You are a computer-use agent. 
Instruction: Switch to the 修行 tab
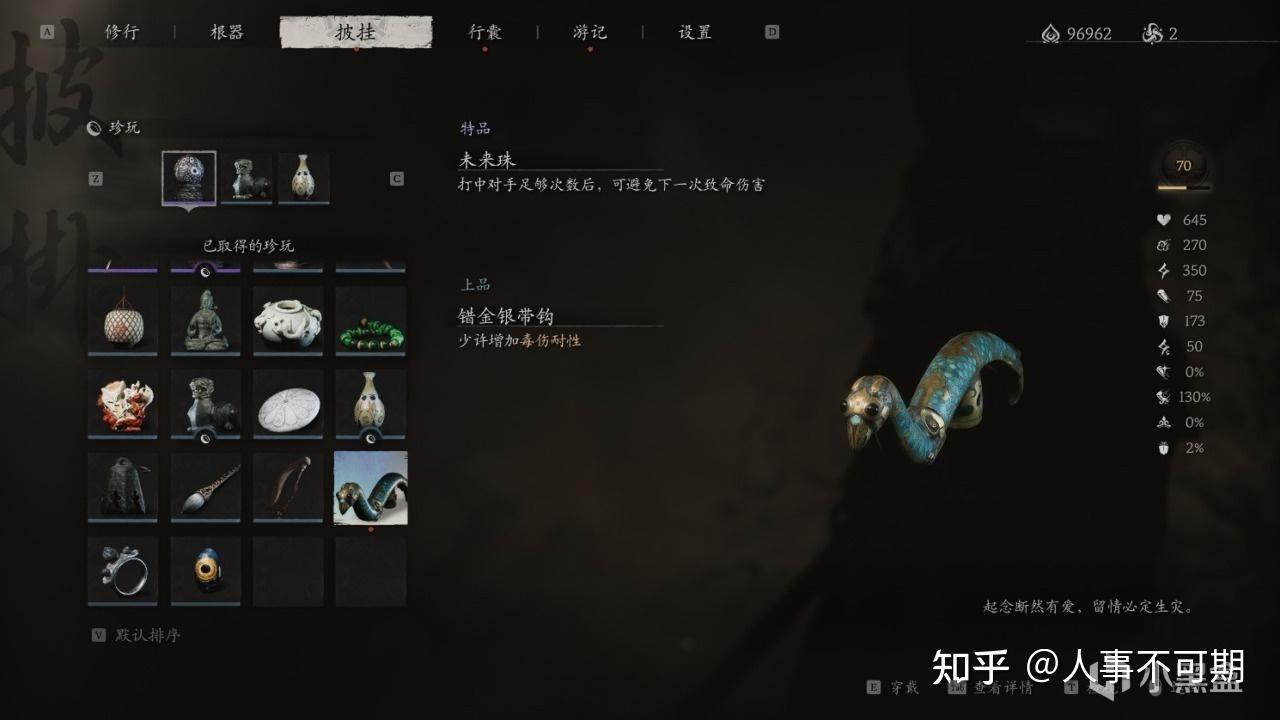point(123,31)
